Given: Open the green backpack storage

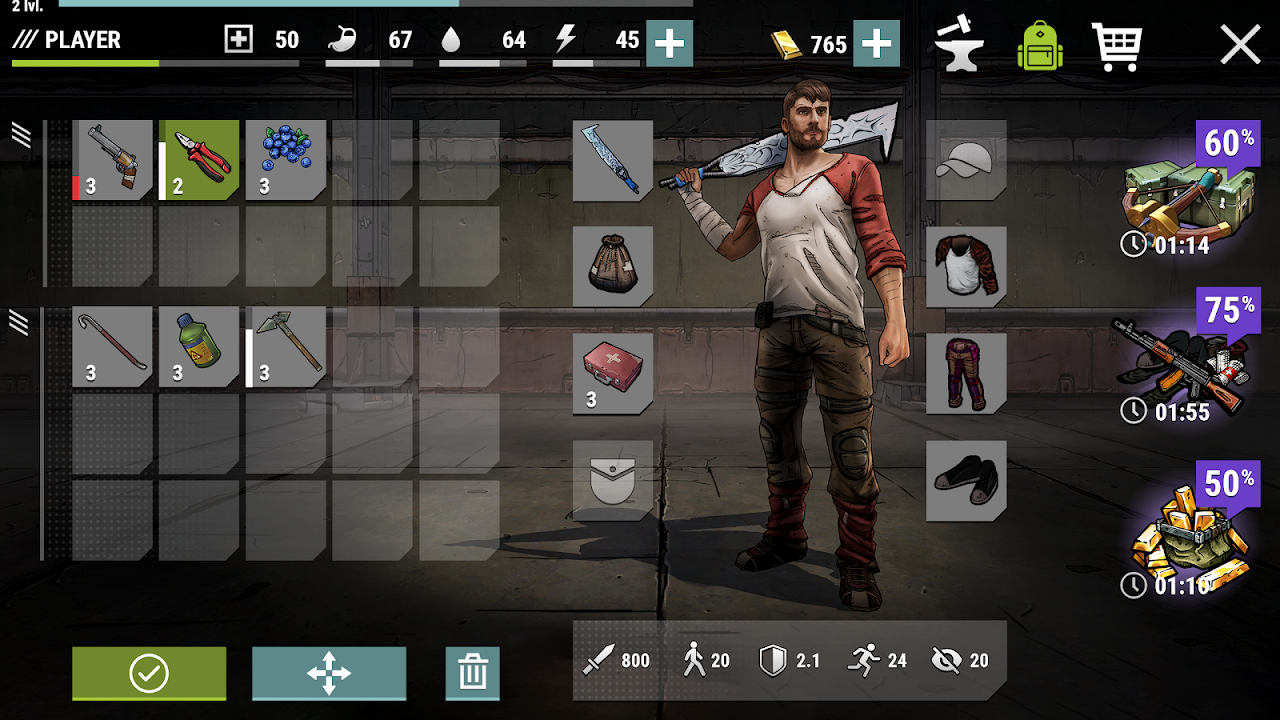Looking at the screenshot, I should (1040, 45).
